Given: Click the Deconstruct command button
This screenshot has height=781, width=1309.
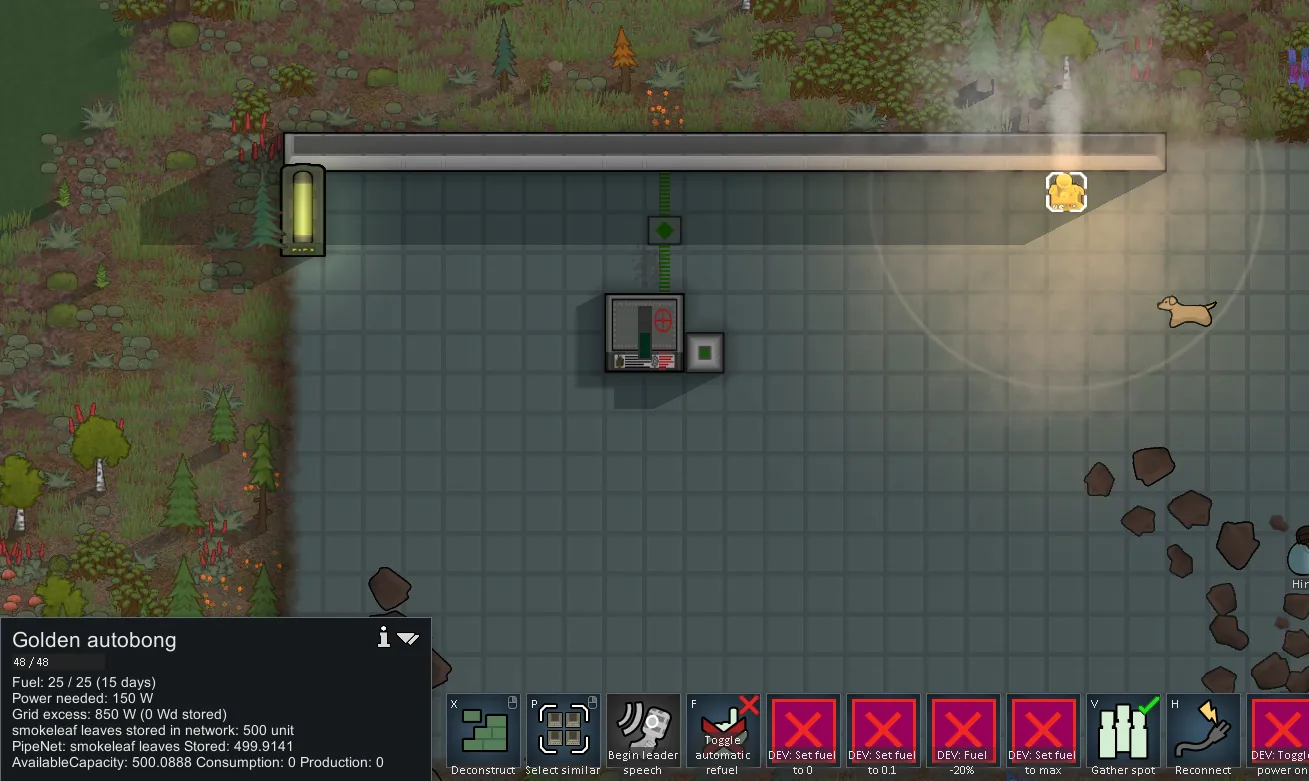Looking at the screenshot, I should tap(483, 731).
